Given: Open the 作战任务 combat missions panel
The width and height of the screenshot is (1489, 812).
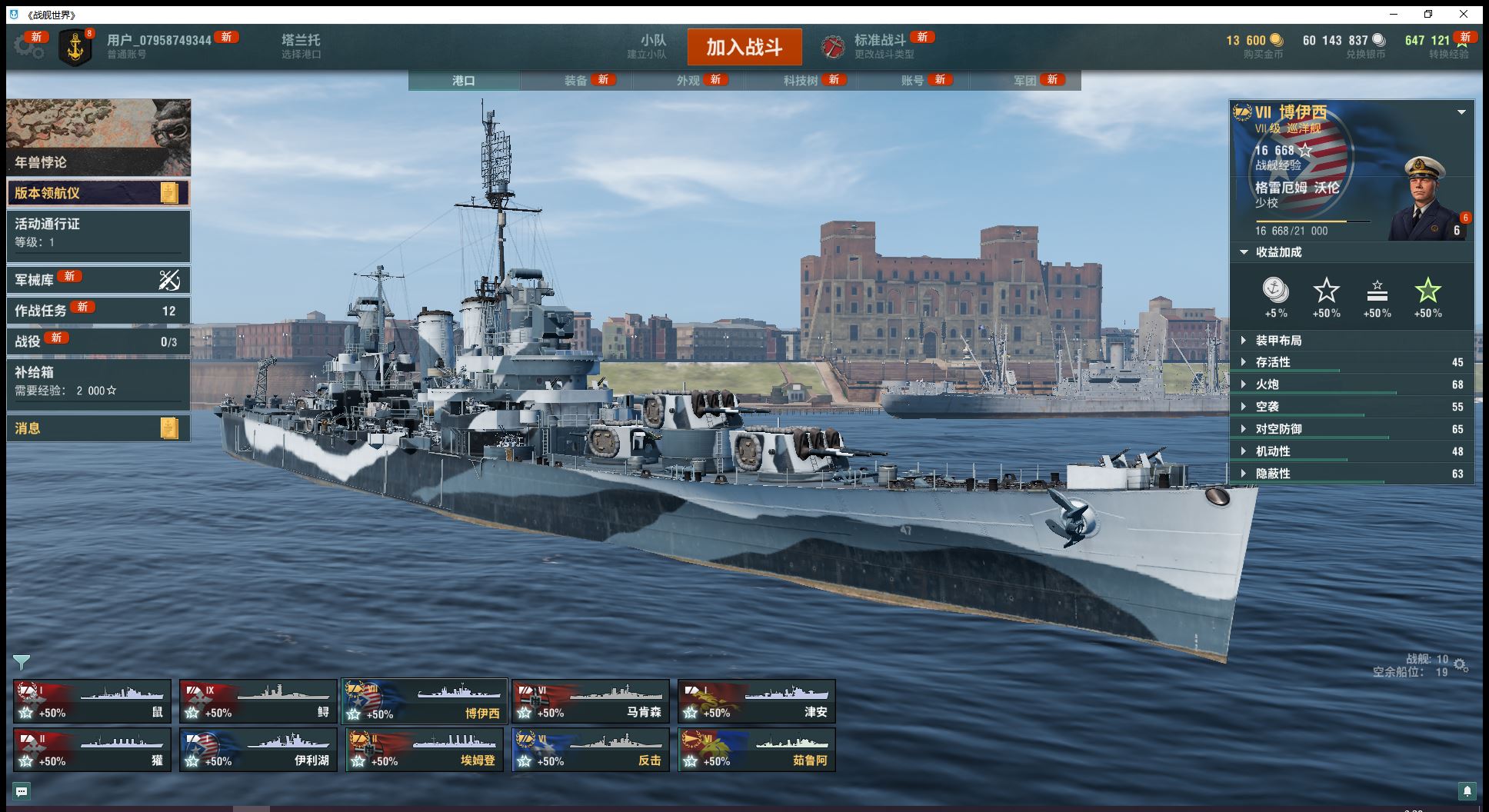Looking at the screenshot, I should [x=98, y=311].
